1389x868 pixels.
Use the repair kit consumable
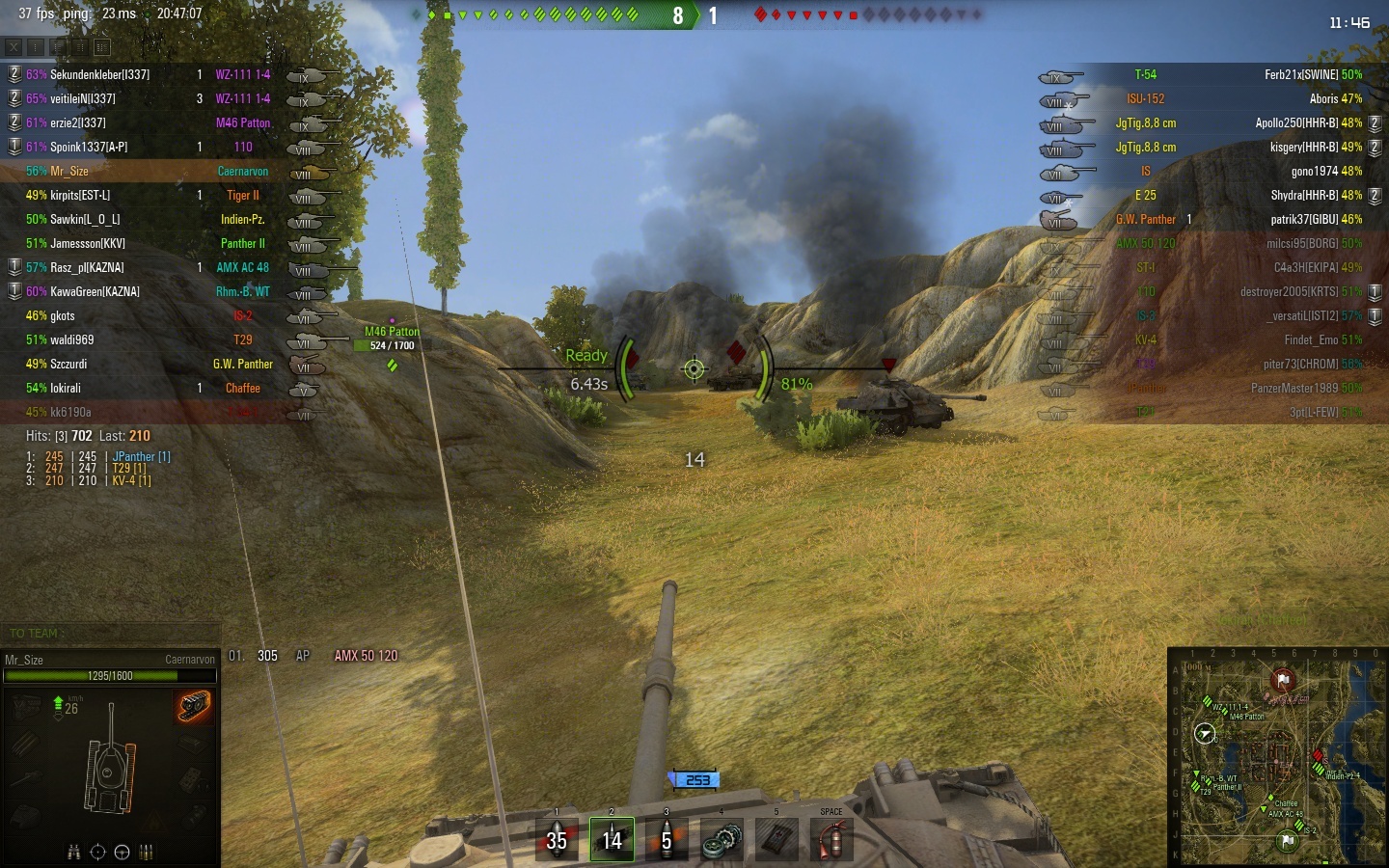[722, 839]
